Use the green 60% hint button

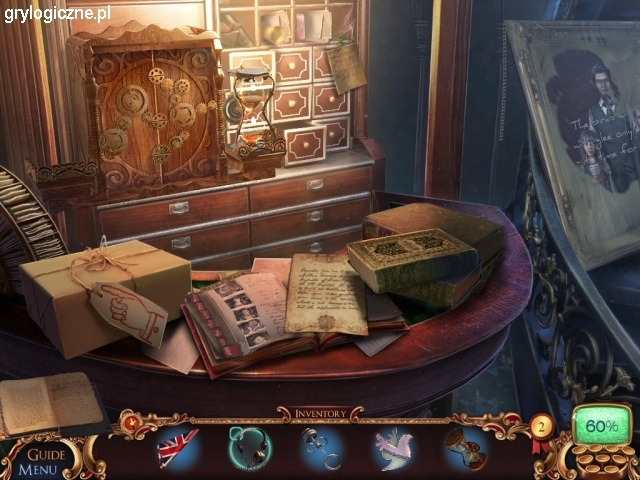point(602,427)
